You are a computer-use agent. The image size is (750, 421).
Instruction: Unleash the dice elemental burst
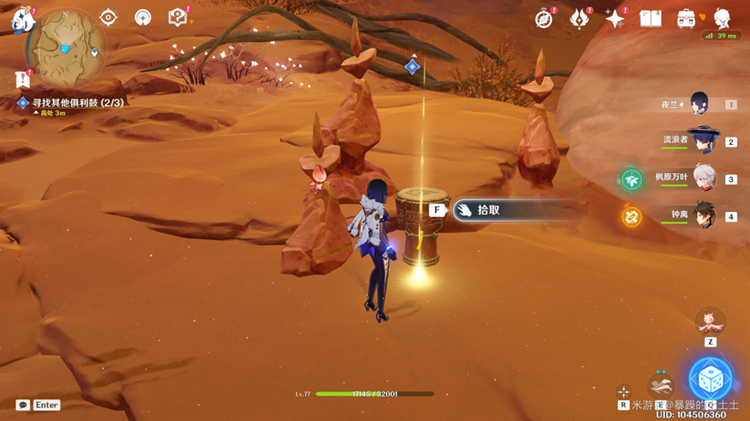pyautogui.click(x=710, y=378)
